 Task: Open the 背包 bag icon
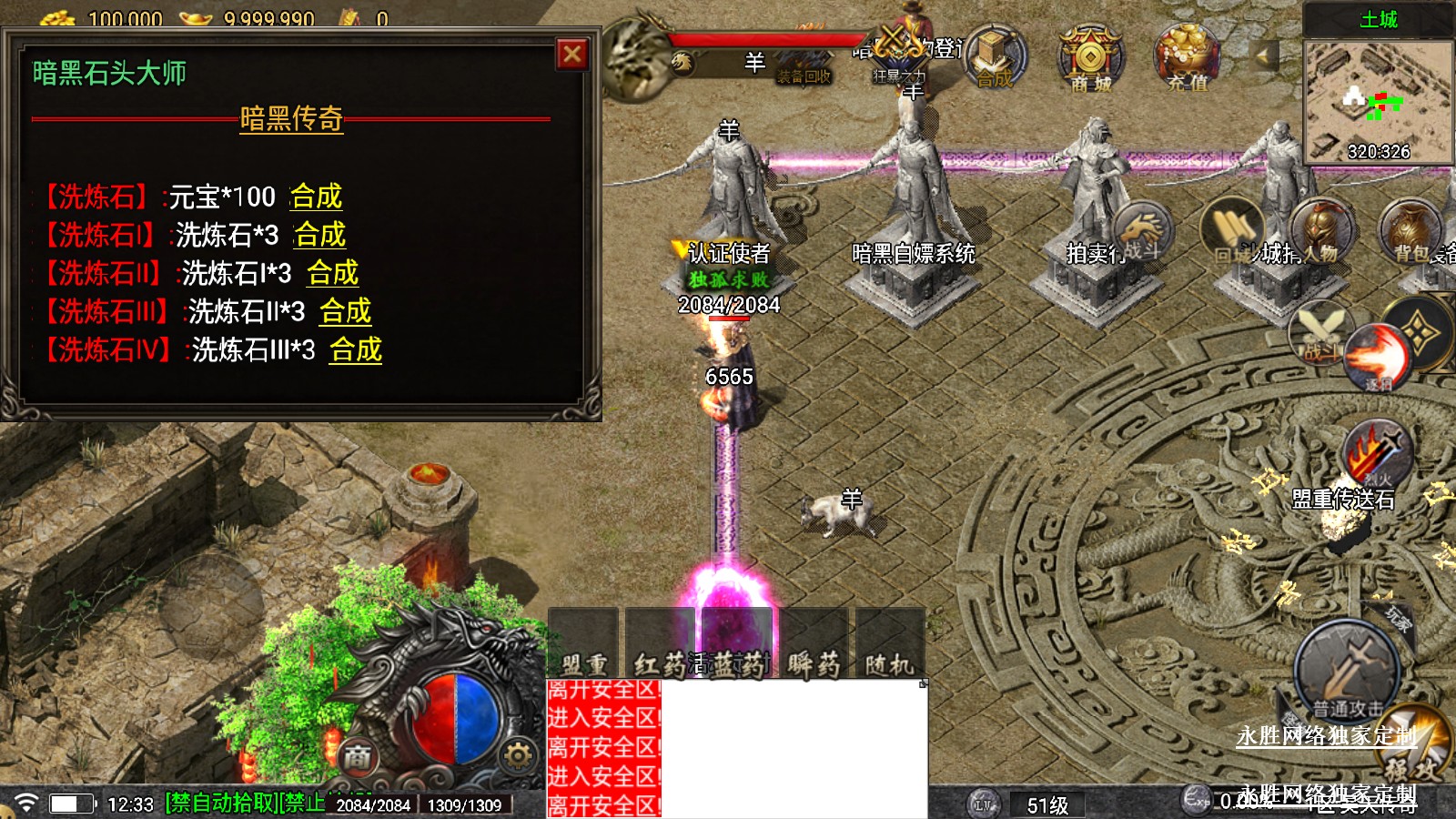click(x=1411, y=229)
